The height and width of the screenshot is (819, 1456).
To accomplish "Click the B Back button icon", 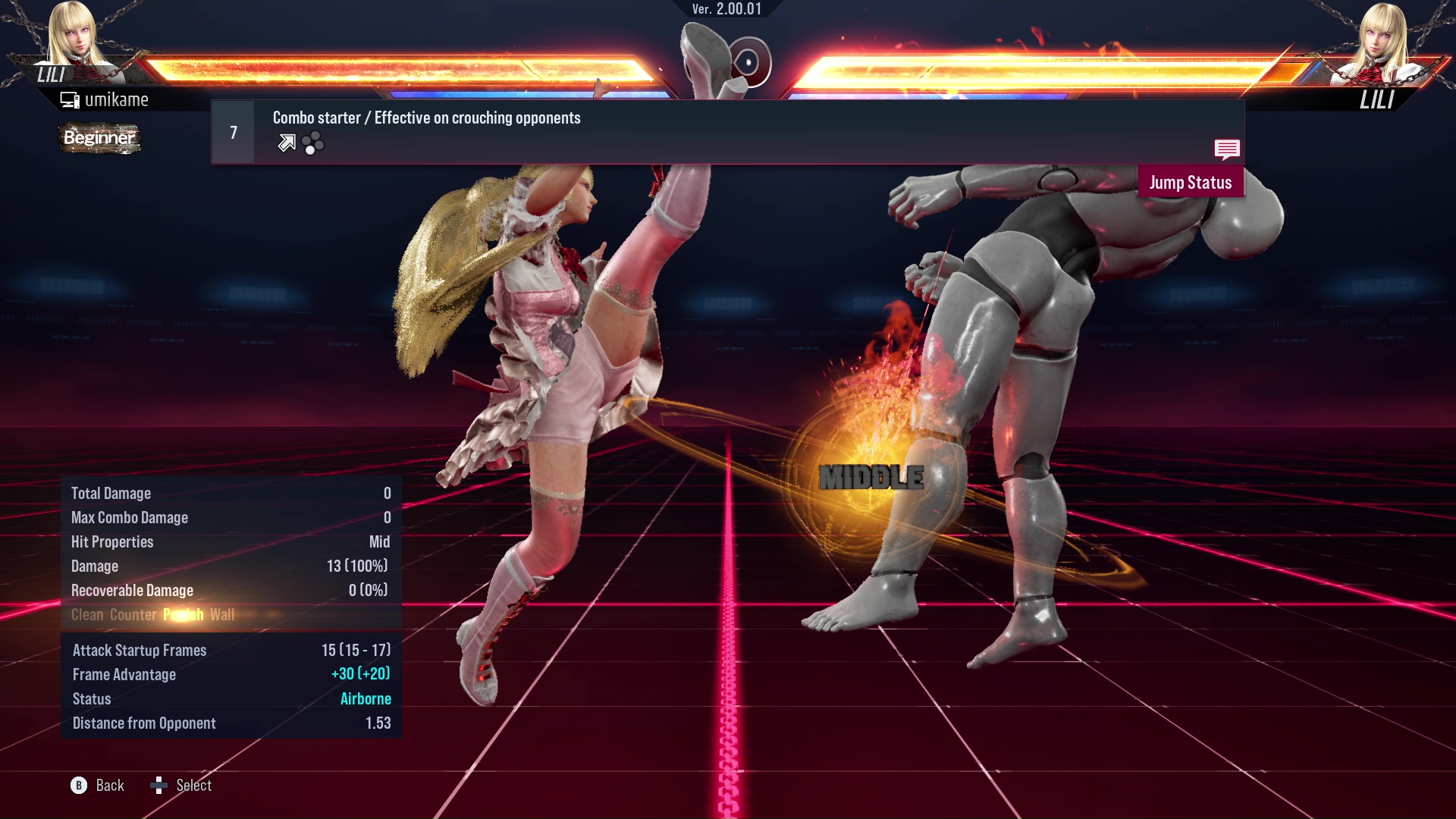I will click(78, 786).
